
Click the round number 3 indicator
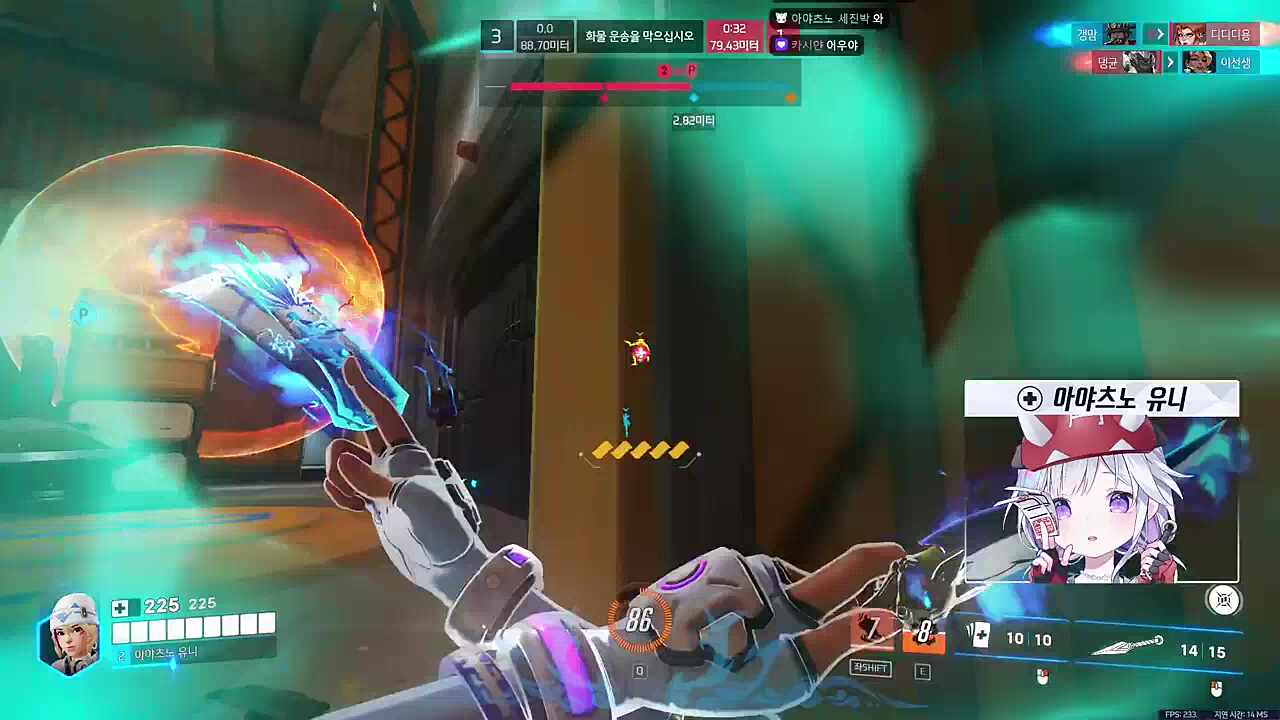496,36
